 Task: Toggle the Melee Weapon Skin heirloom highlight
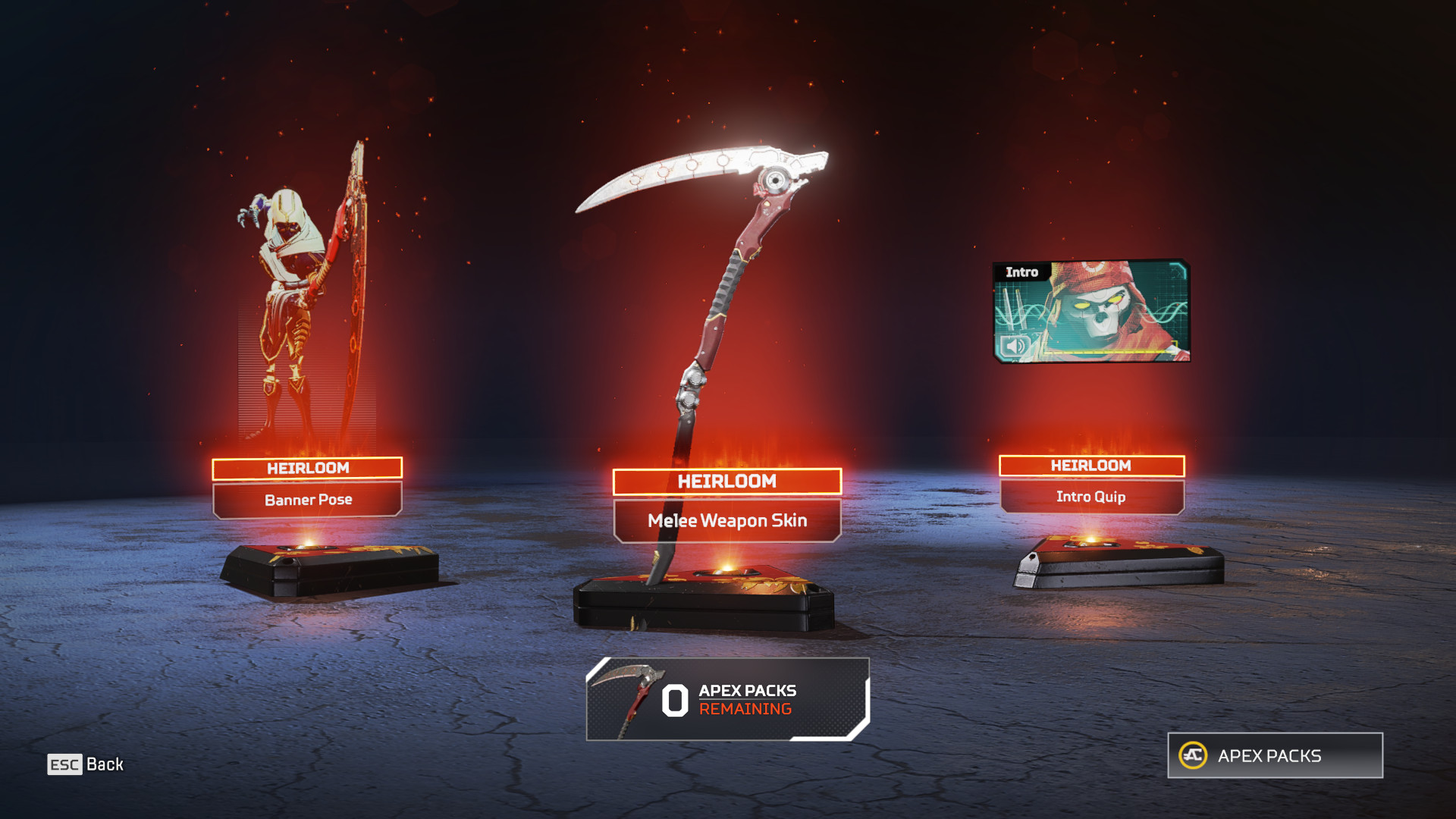(x=728, y=481)
